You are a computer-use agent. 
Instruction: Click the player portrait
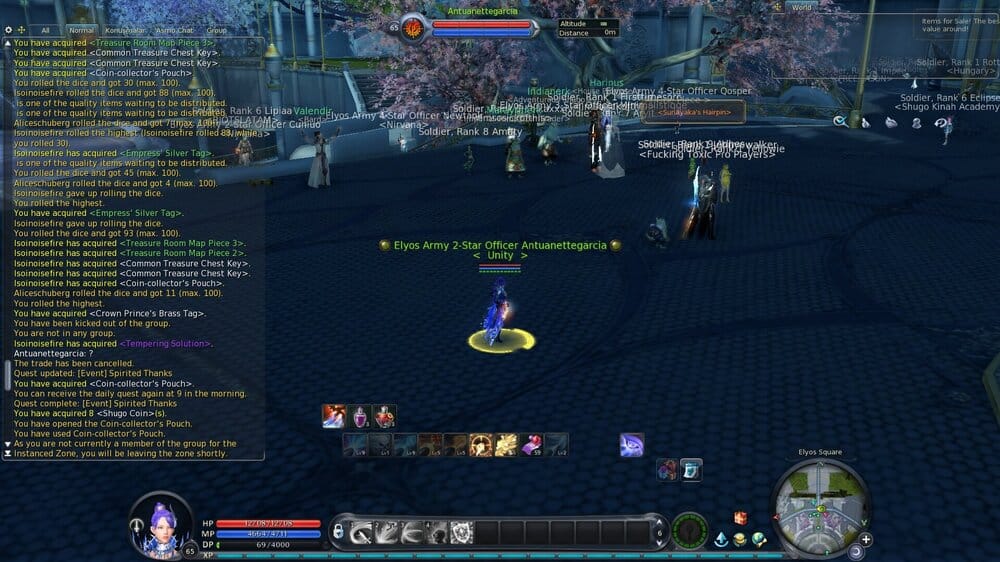pyautogui.click(x=159, y=522)
